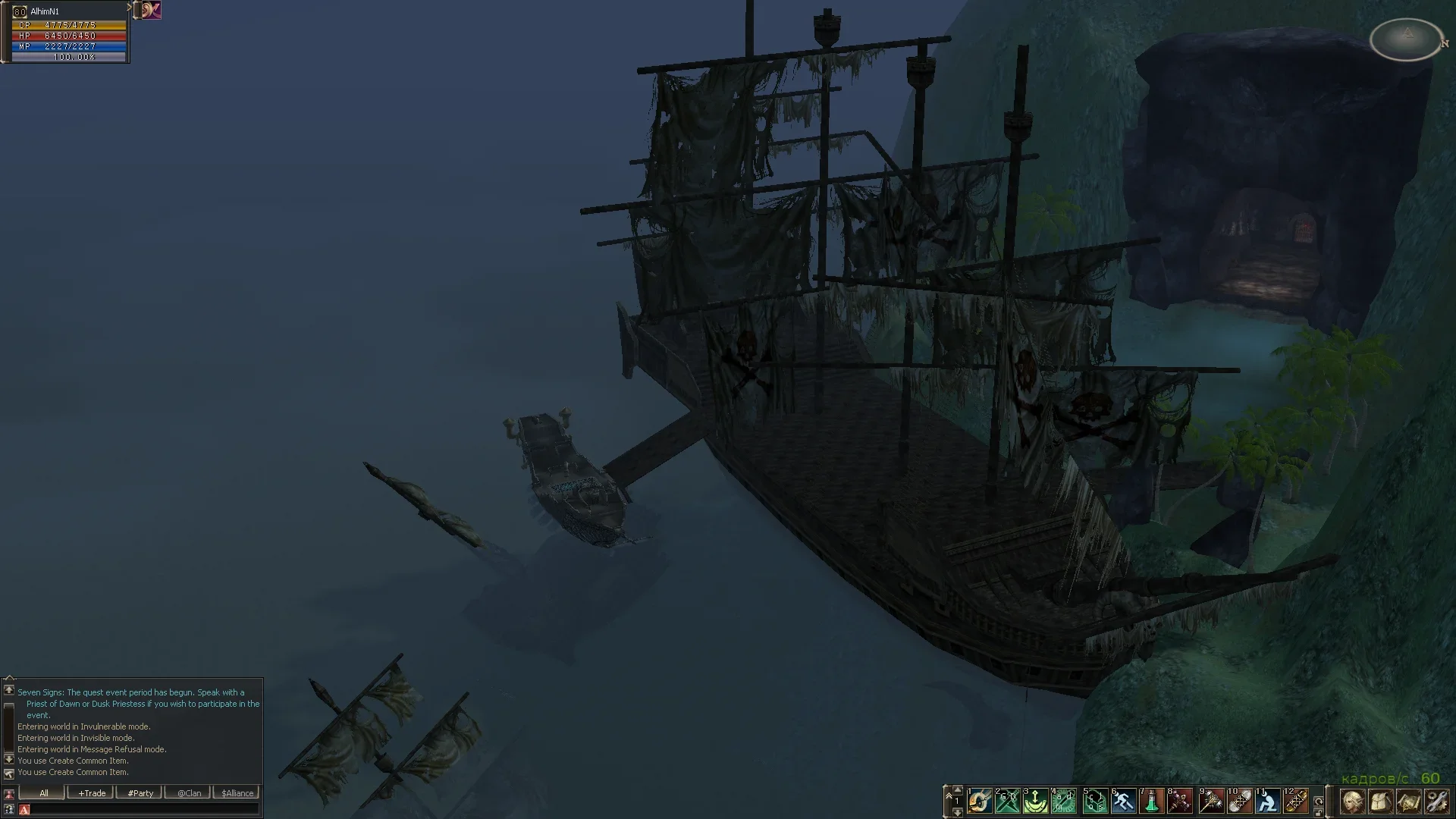The image size is (1456, 819).
Task: Toggle the sit/stand action in slot 11
Action: click(x=1267, y=801)
